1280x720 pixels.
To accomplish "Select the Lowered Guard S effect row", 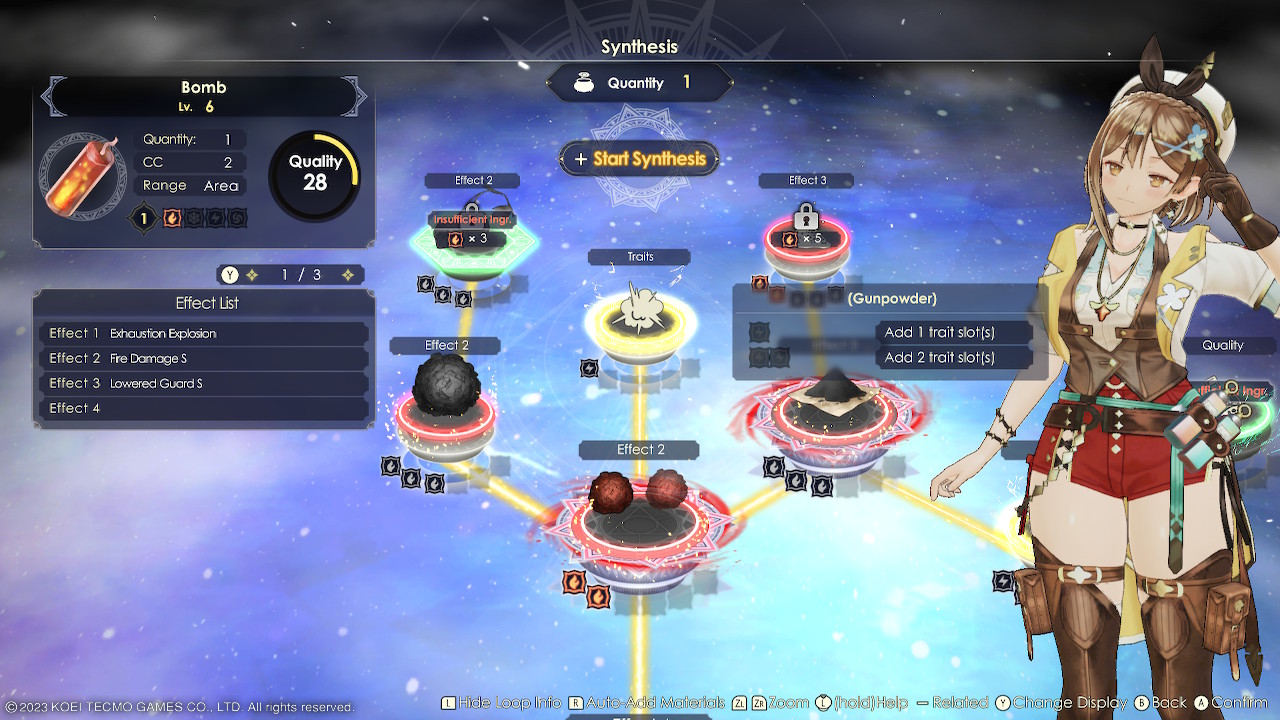I will tap(204, 383).
